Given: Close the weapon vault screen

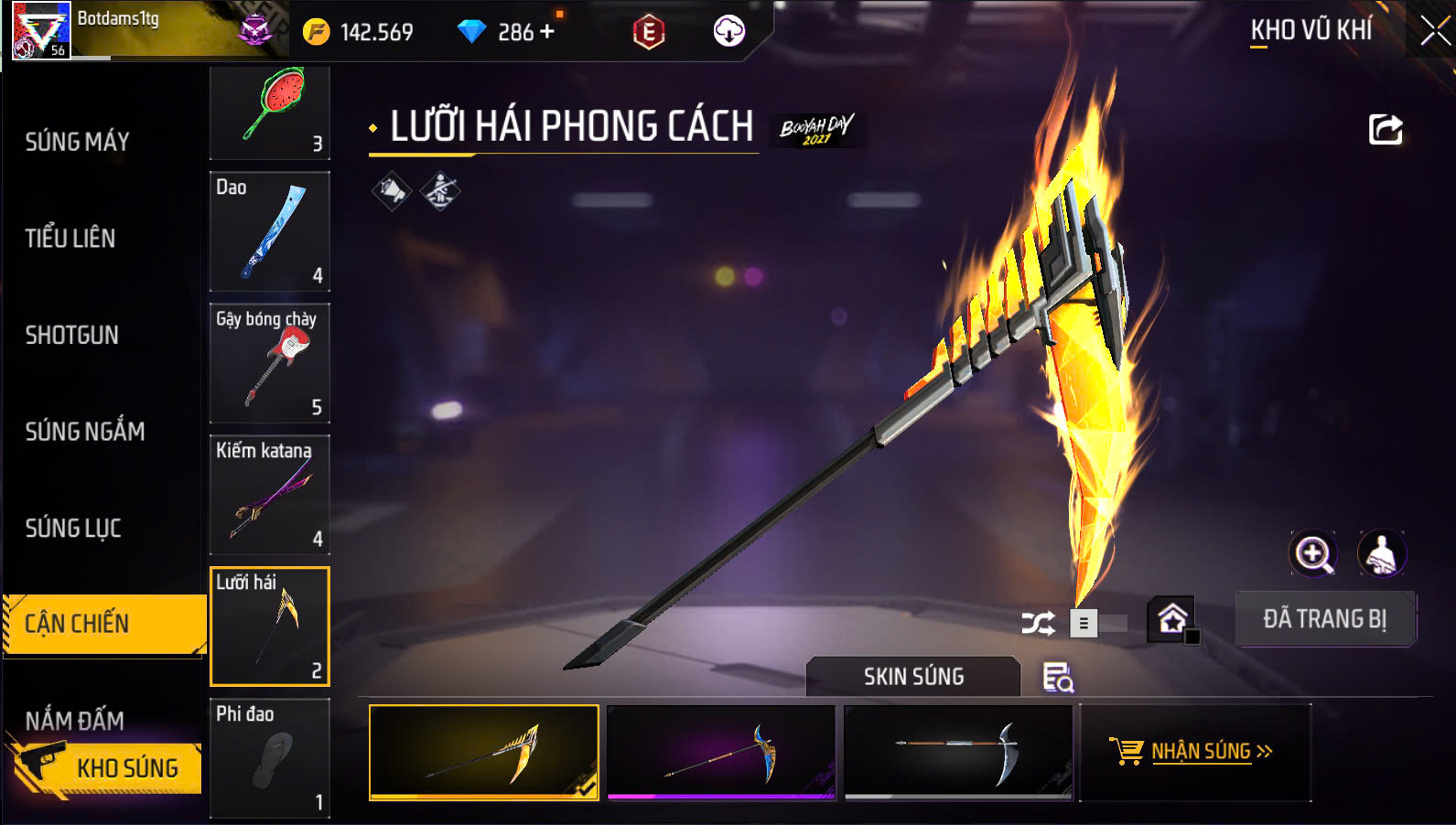Looking at the screenshot, I should 1434,31.
